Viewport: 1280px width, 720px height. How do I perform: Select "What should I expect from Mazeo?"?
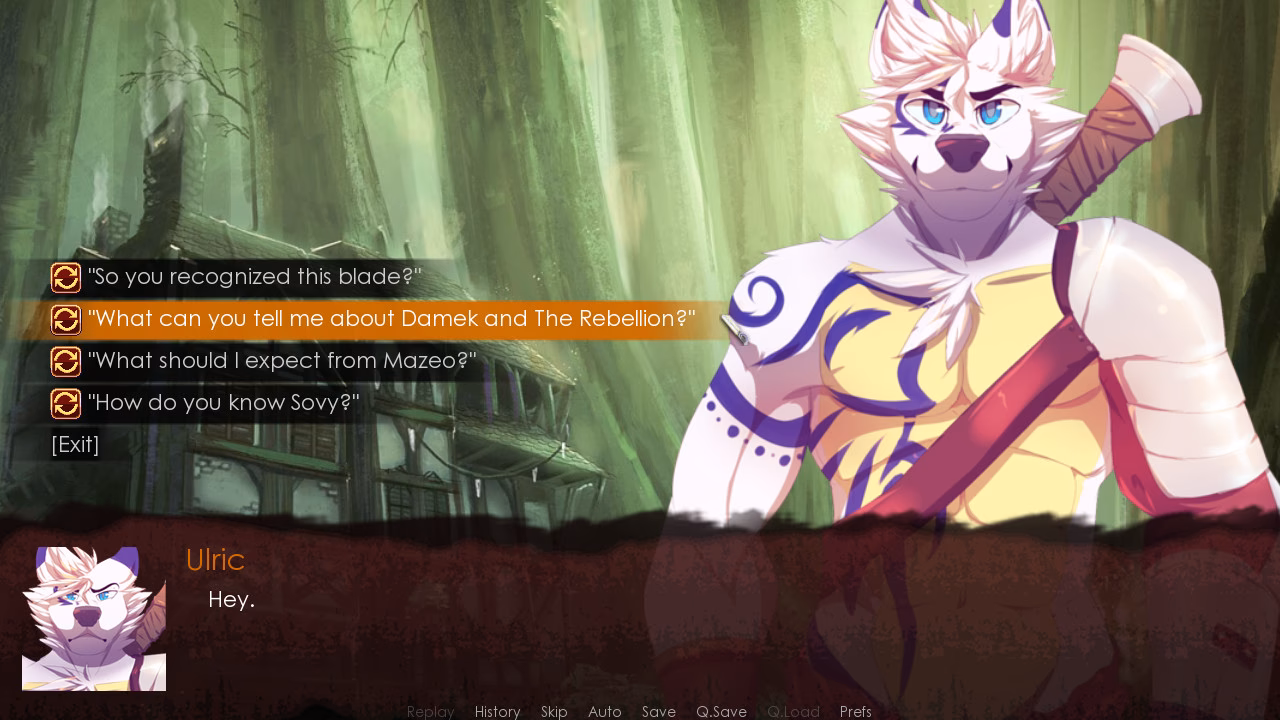point(281,361)
